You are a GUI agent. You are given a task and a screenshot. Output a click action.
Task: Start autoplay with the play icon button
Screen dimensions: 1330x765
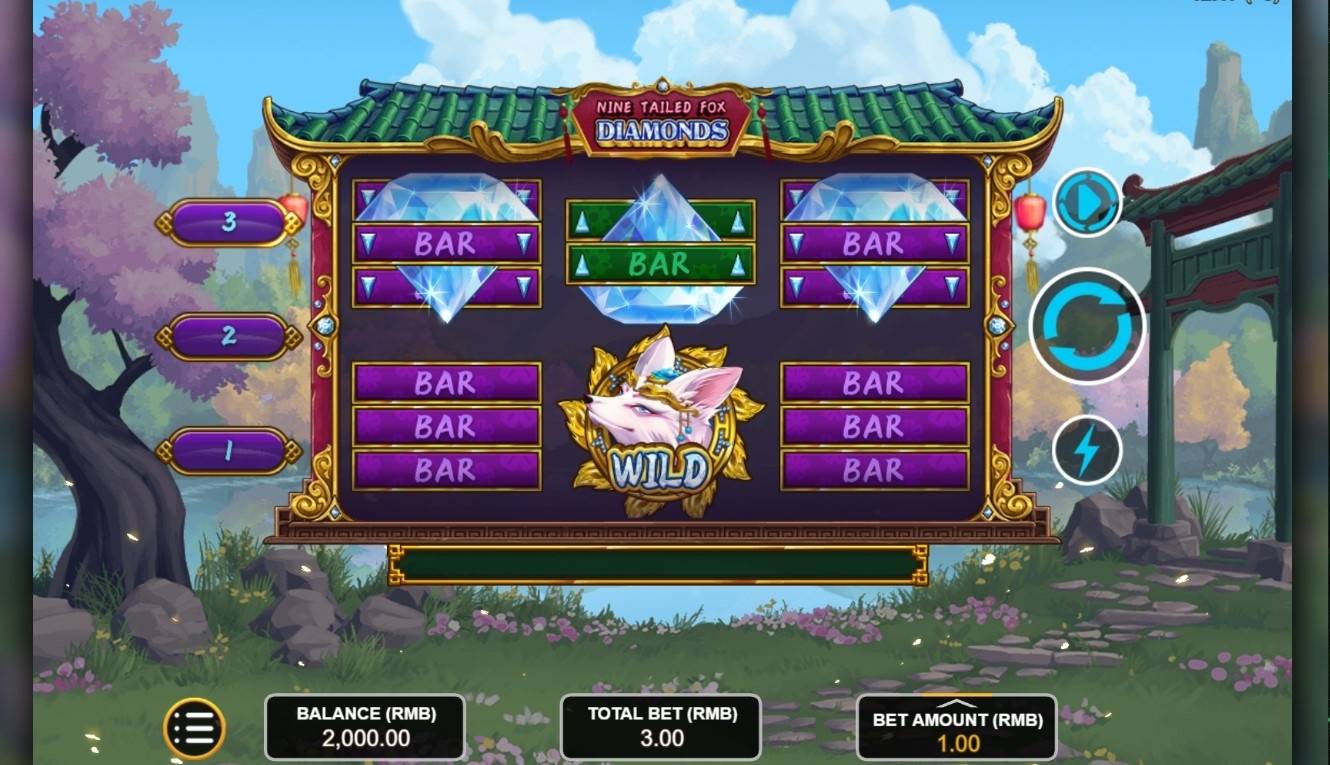1087,203
